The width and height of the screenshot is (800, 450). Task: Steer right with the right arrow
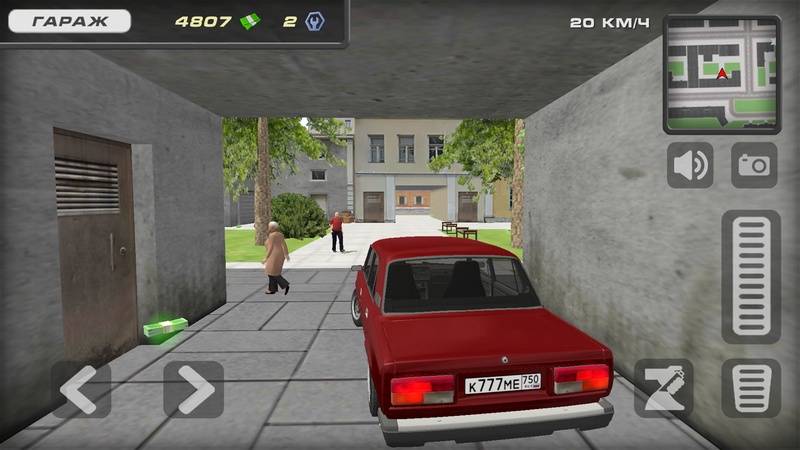pos(193,389)
